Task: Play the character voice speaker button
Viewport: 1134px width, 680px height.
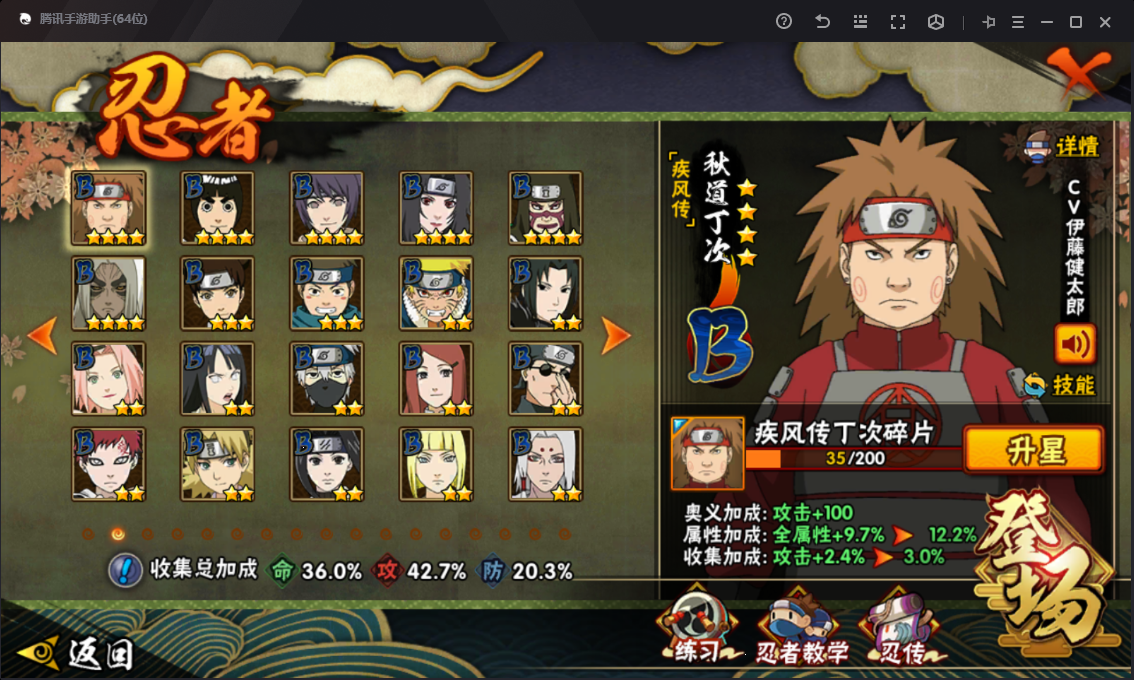Action: [1075, 345]
